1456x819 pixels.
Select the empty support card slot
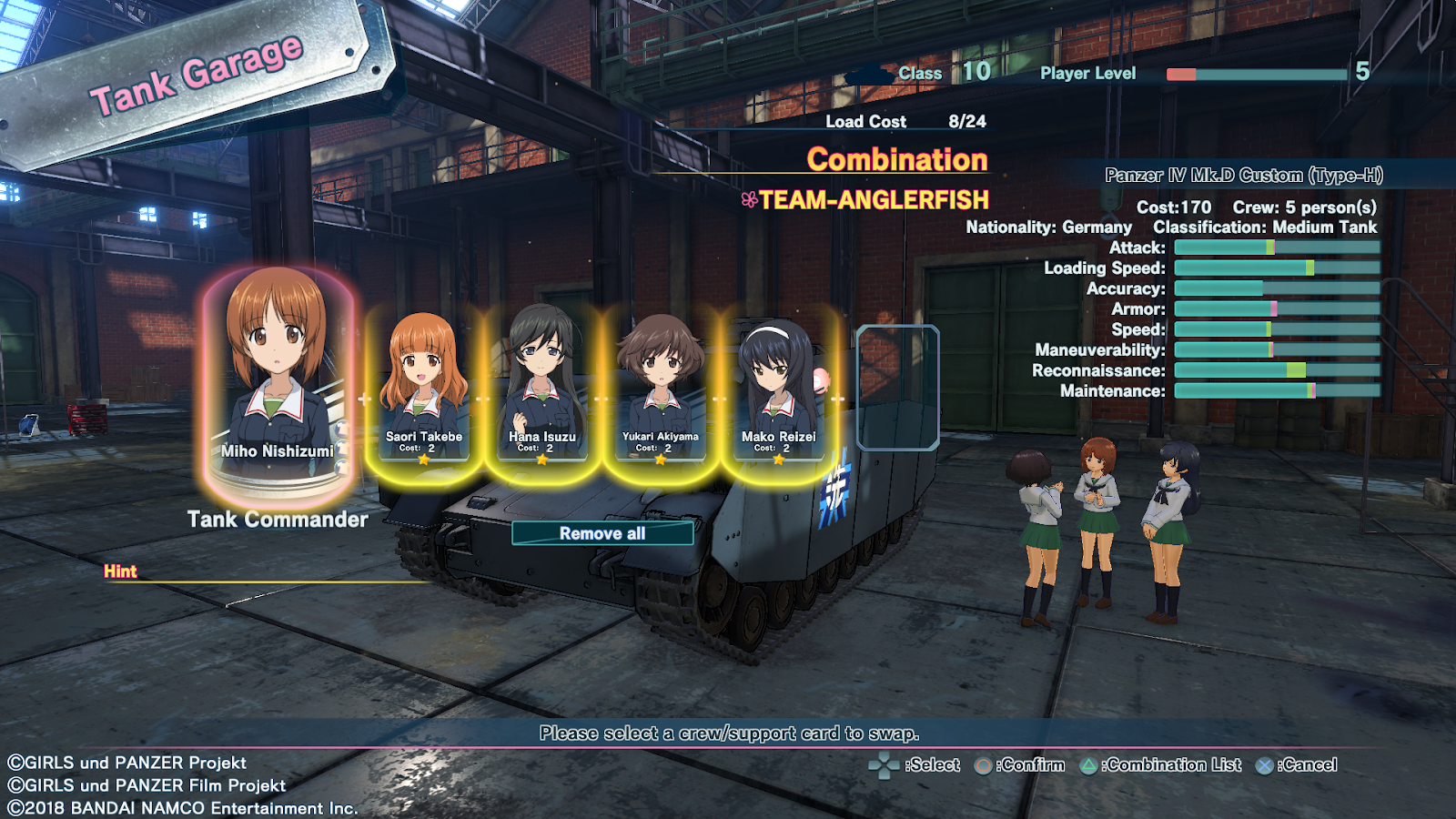tap(897, 388)
